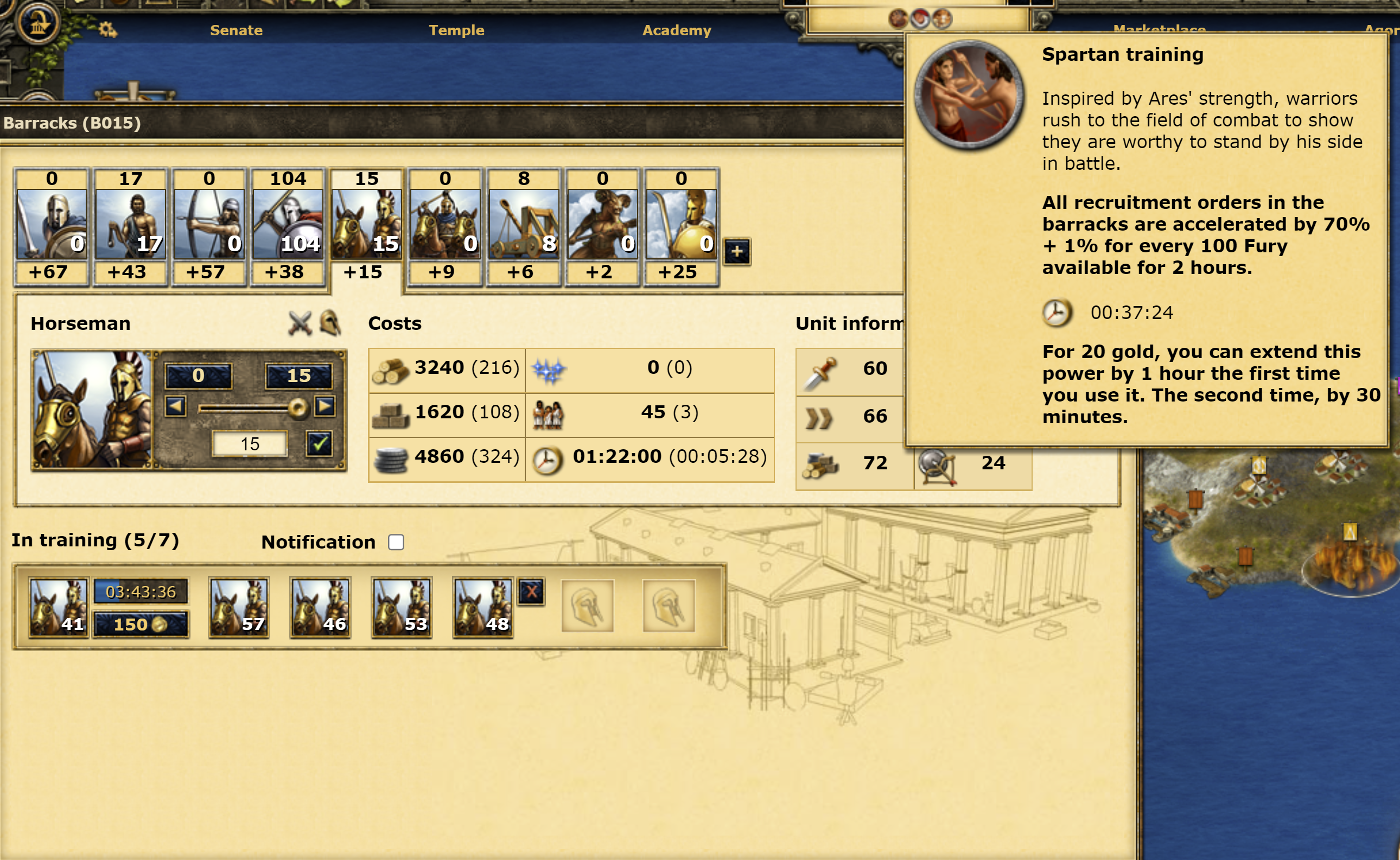Finish training instantly for 150 gold
The image size is (1400, 860).
coord(141,625)
